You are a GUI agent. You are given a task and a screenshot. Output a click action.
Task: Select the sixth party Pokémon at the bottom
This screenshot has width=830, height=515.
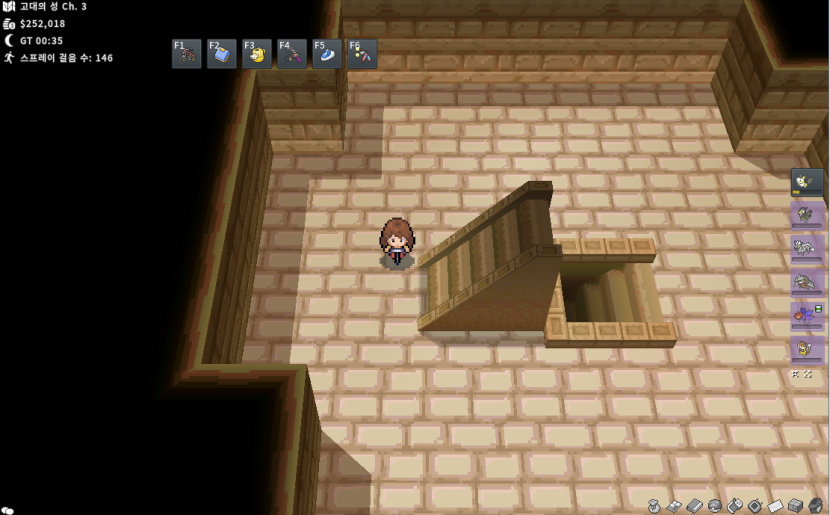click(x=807, y=349)
